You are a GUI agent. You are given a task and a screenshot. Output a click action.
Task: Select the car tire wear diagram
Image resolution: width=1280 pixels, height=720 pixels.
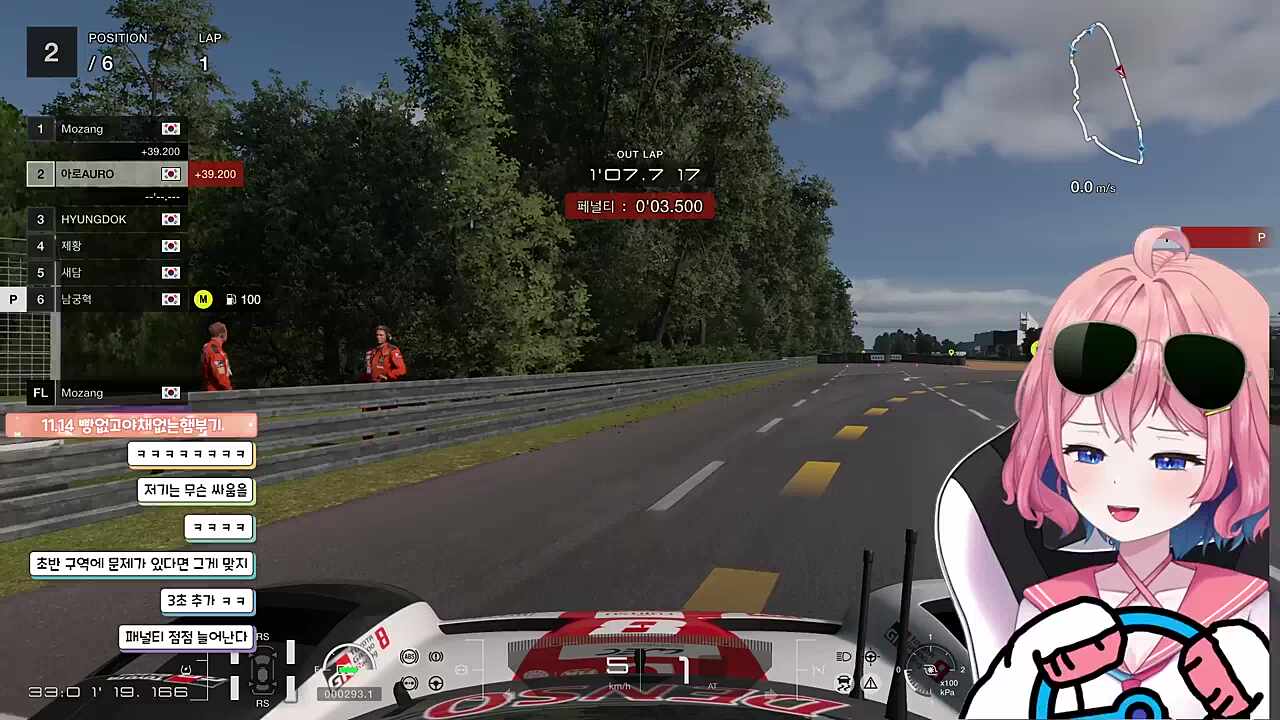pyautogui.click(x=263, y=670)
